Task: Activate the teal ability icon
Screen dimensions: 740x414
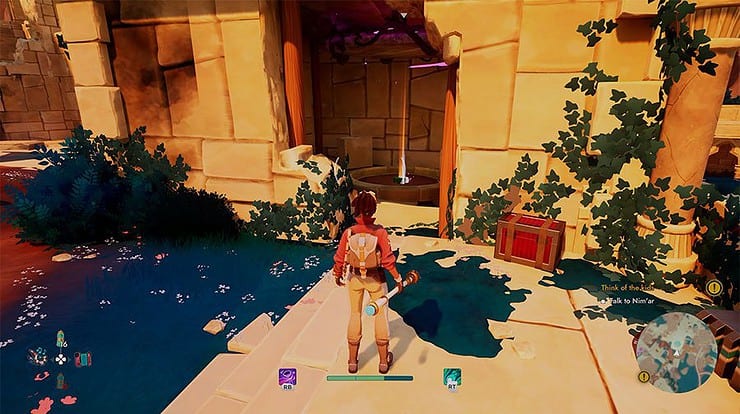Action: 452,376
